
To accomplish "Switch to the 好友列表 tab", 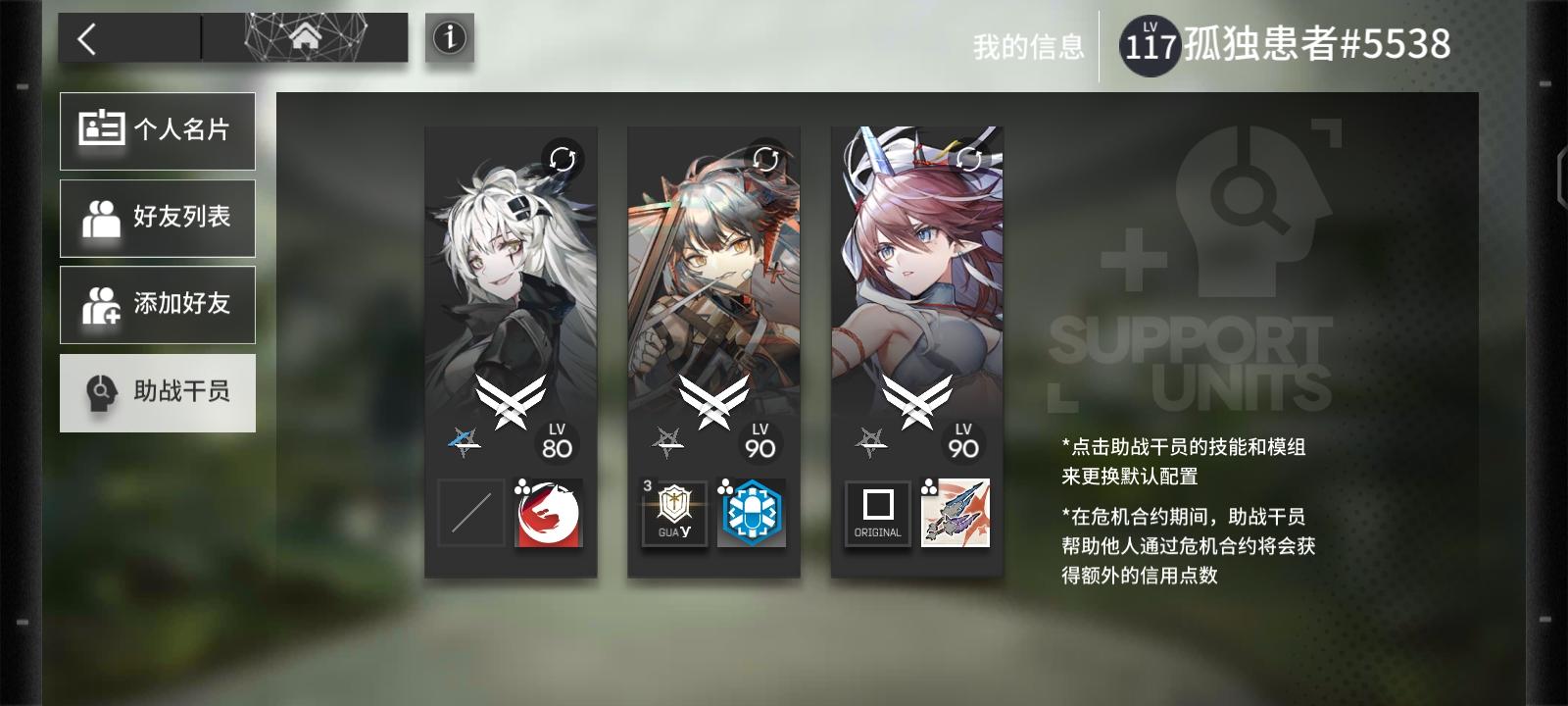I will (157, 218).
